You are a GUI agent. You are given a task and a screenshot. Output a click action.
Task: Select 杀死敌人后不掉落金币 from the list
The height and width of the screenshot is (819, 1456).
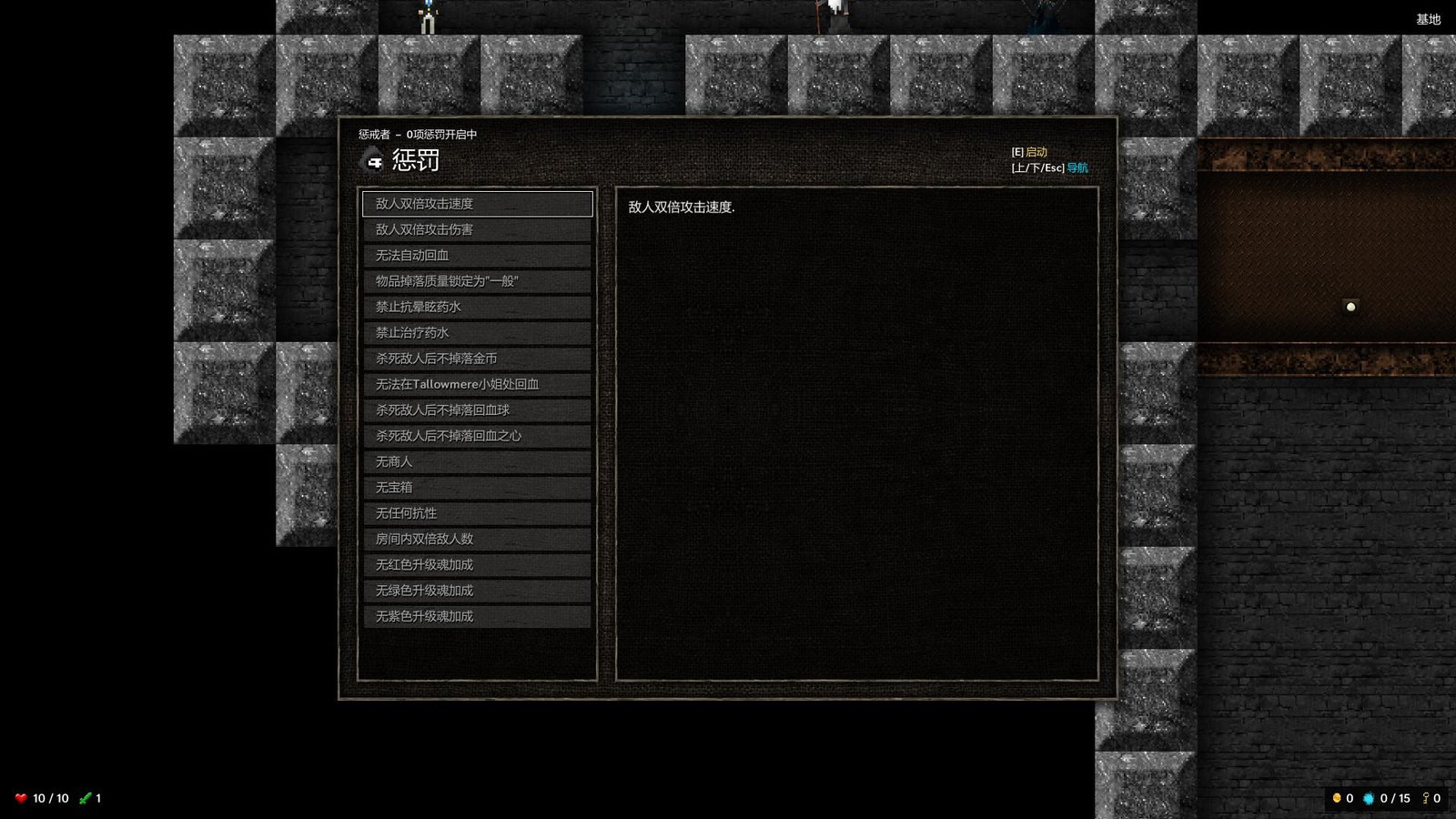point(477,359)
